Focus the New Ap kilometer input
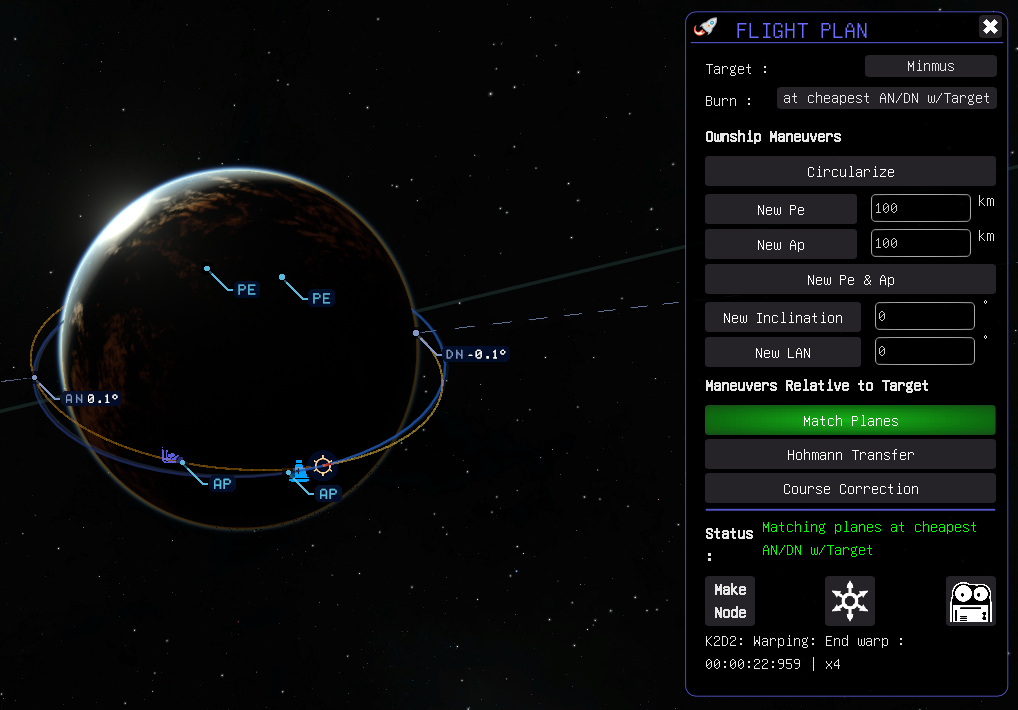 click(x=920, y=243)
